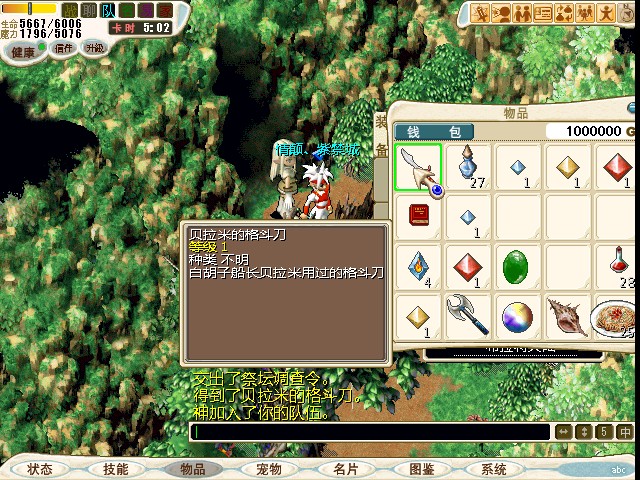
Task: Select the Bellamy combat knife slot
Action: coord(418,167)
